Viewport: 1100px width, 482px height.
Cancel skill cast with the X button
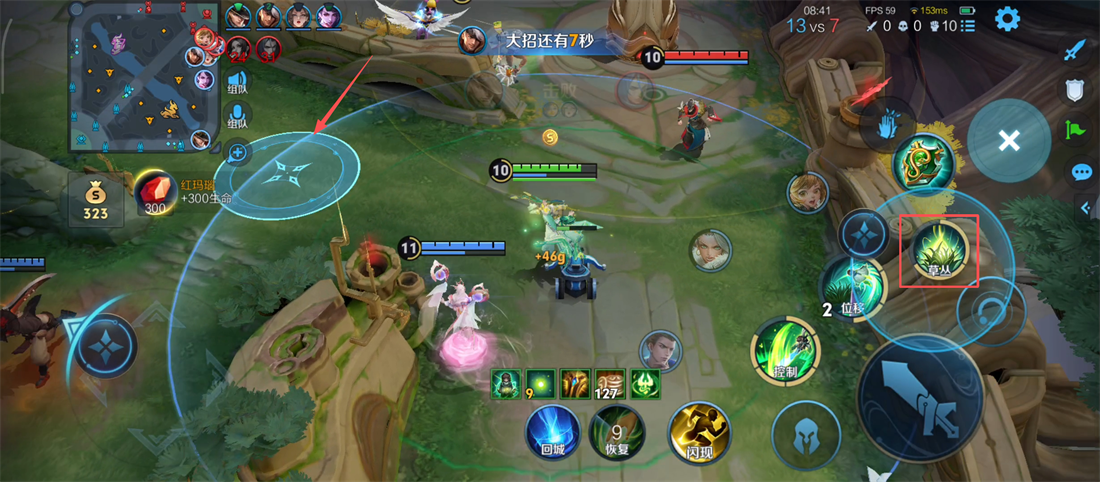(1009, 140)
